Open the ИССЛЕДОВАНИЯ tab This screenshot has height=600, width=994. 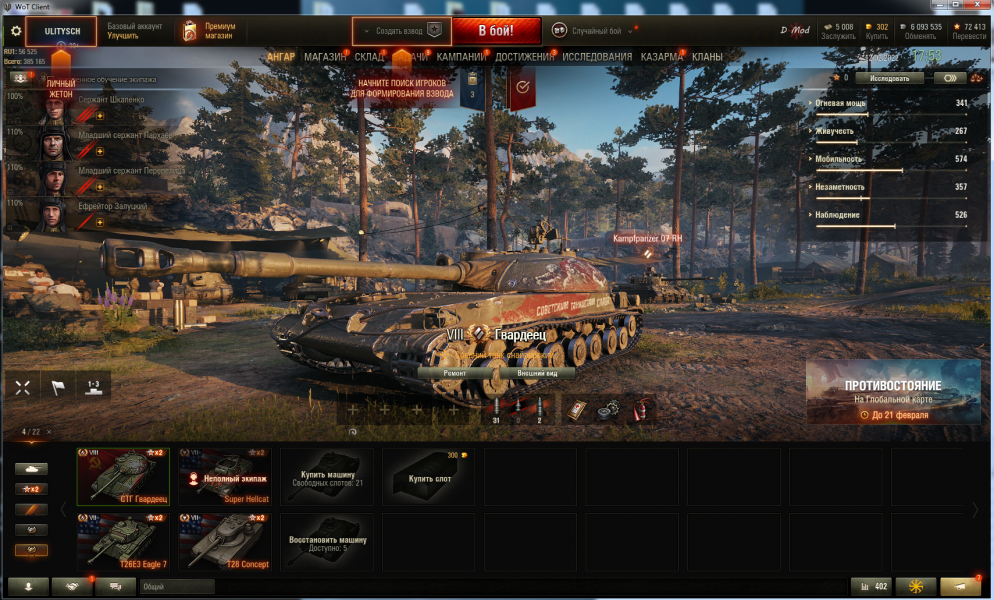pos(597,57)
